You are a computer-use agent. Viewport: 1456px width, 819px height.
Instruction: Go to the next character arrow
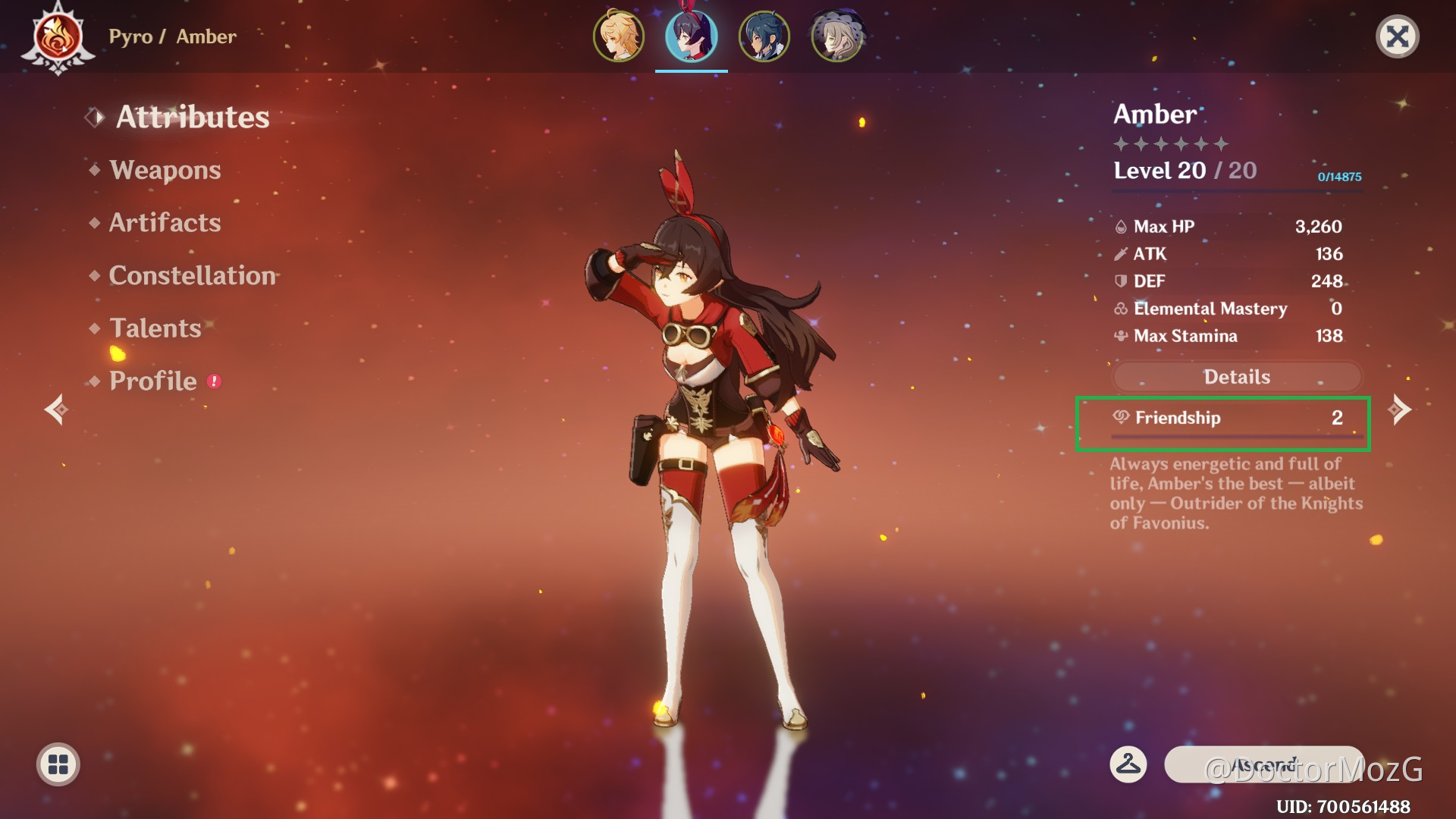1399,409
